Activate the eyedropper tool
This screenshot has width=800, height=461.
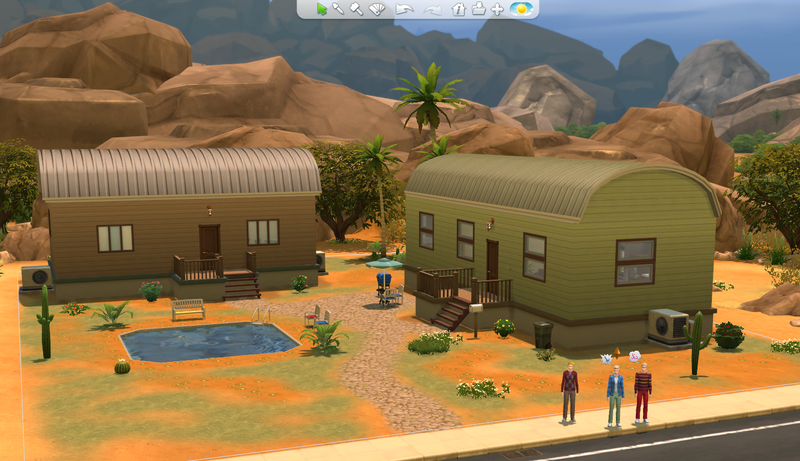339,9
